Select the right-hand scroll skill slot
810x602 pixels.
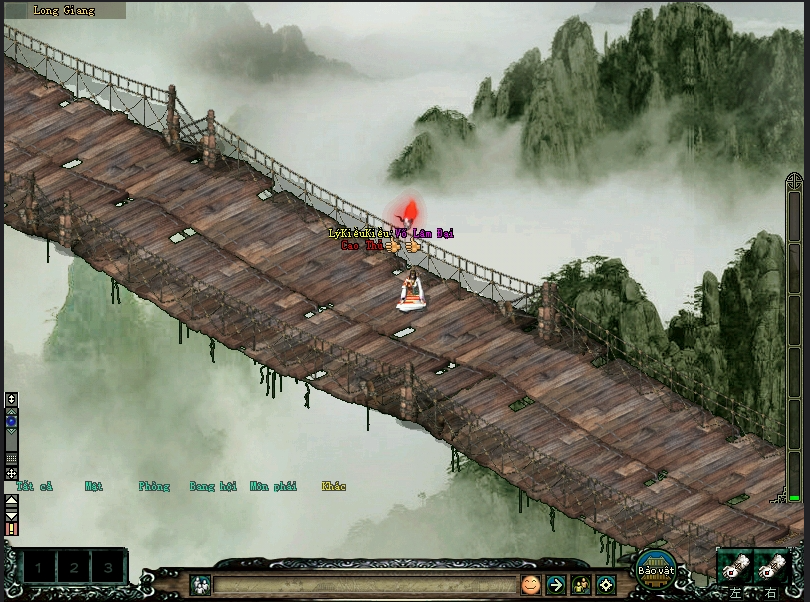coord(770,568)
